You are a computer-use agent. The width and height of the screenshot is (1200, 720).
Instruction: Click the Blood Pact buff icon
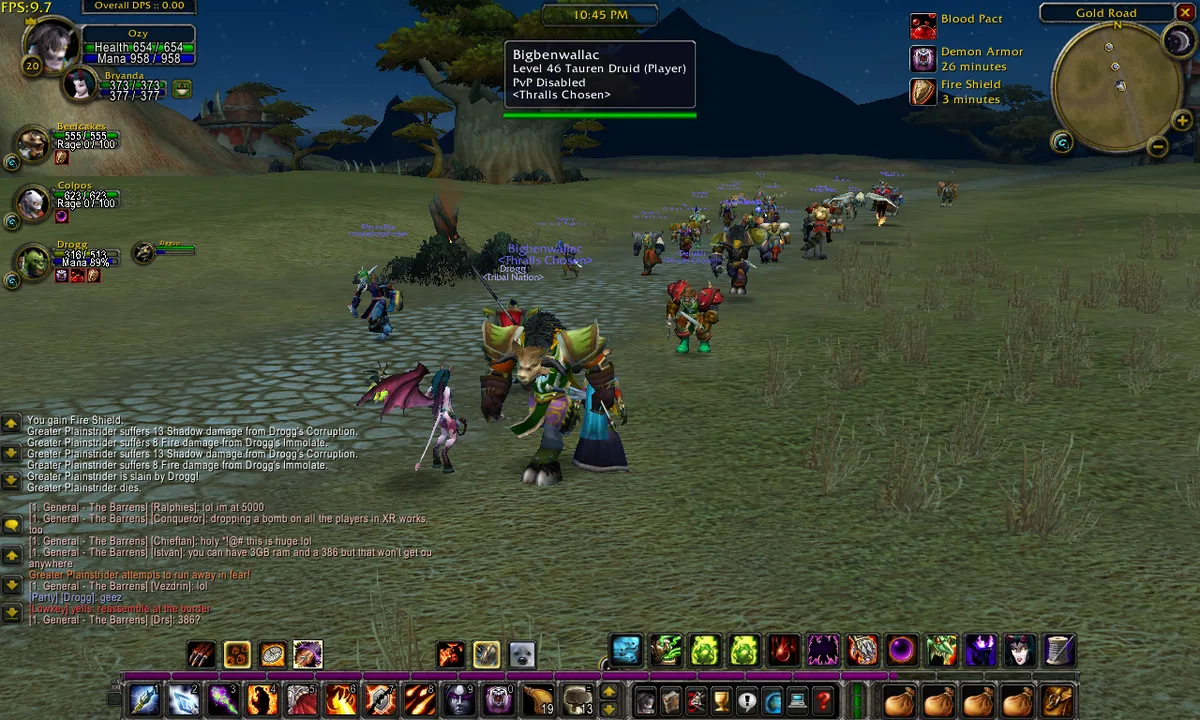point(923,25)
